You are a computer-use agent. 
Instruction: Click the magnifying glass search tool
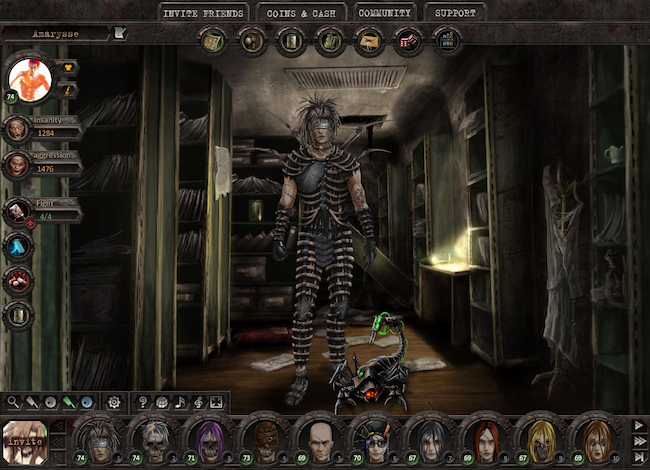[x=13, y=402]
